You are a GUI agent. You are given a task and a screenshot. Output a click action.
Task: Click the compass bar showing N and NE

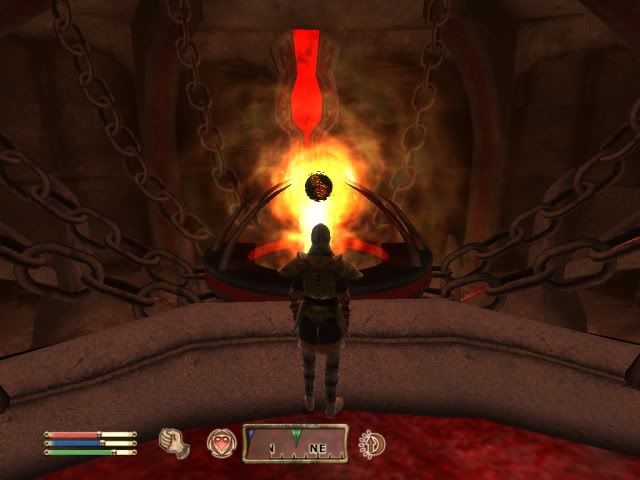(x=296, y=442)
